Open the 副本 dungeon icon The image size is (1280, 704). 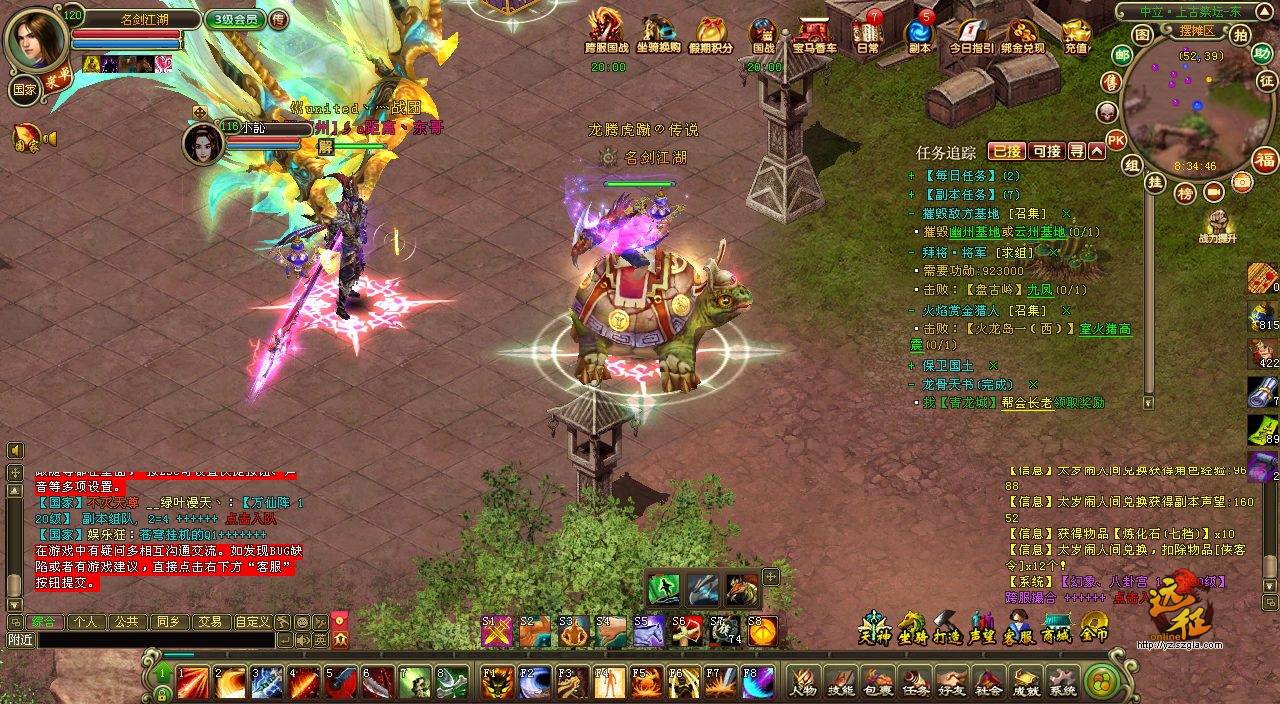(919, 37)
